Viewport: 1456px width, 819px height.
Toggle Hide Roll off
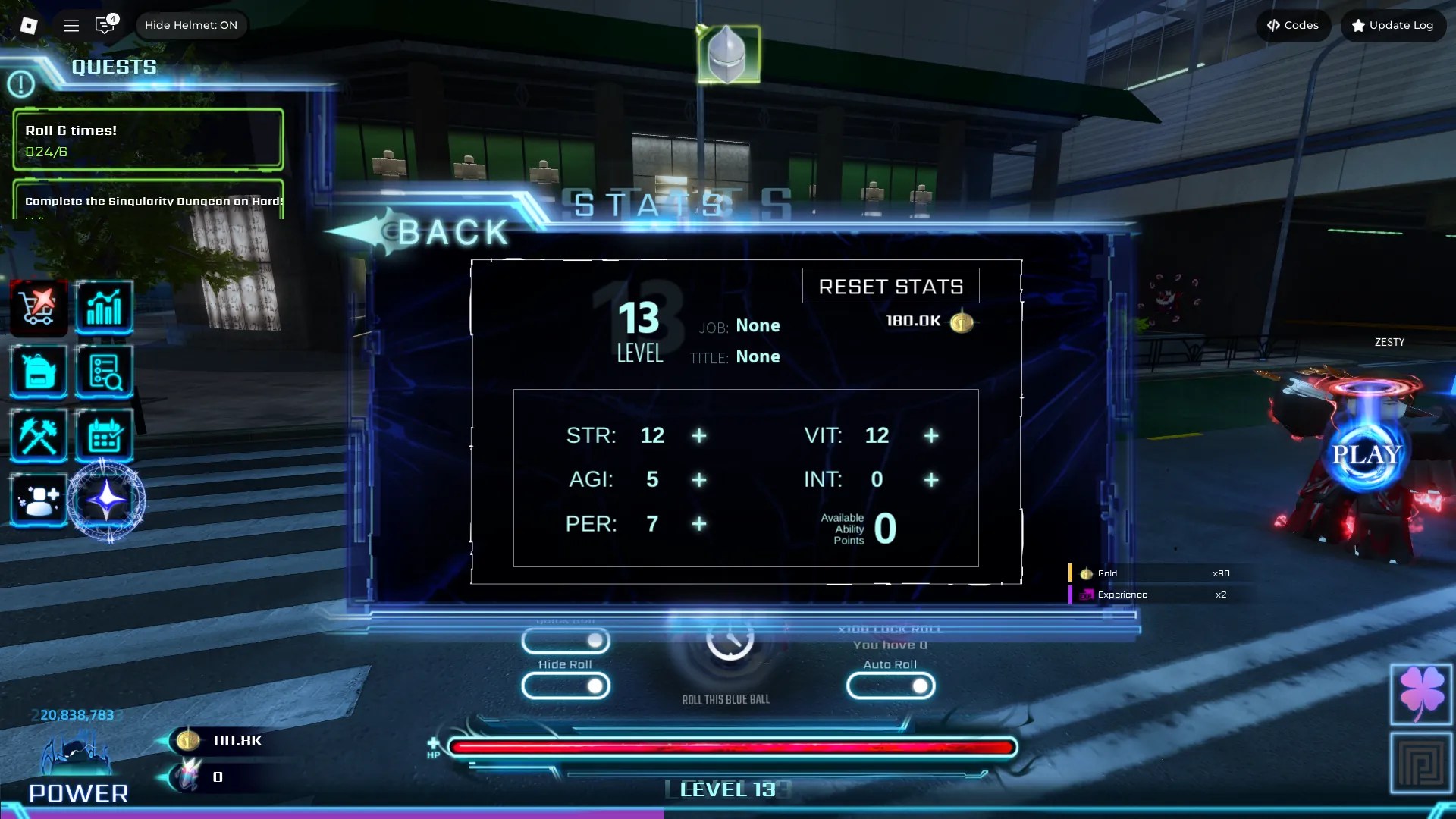(x=566, y=686)
